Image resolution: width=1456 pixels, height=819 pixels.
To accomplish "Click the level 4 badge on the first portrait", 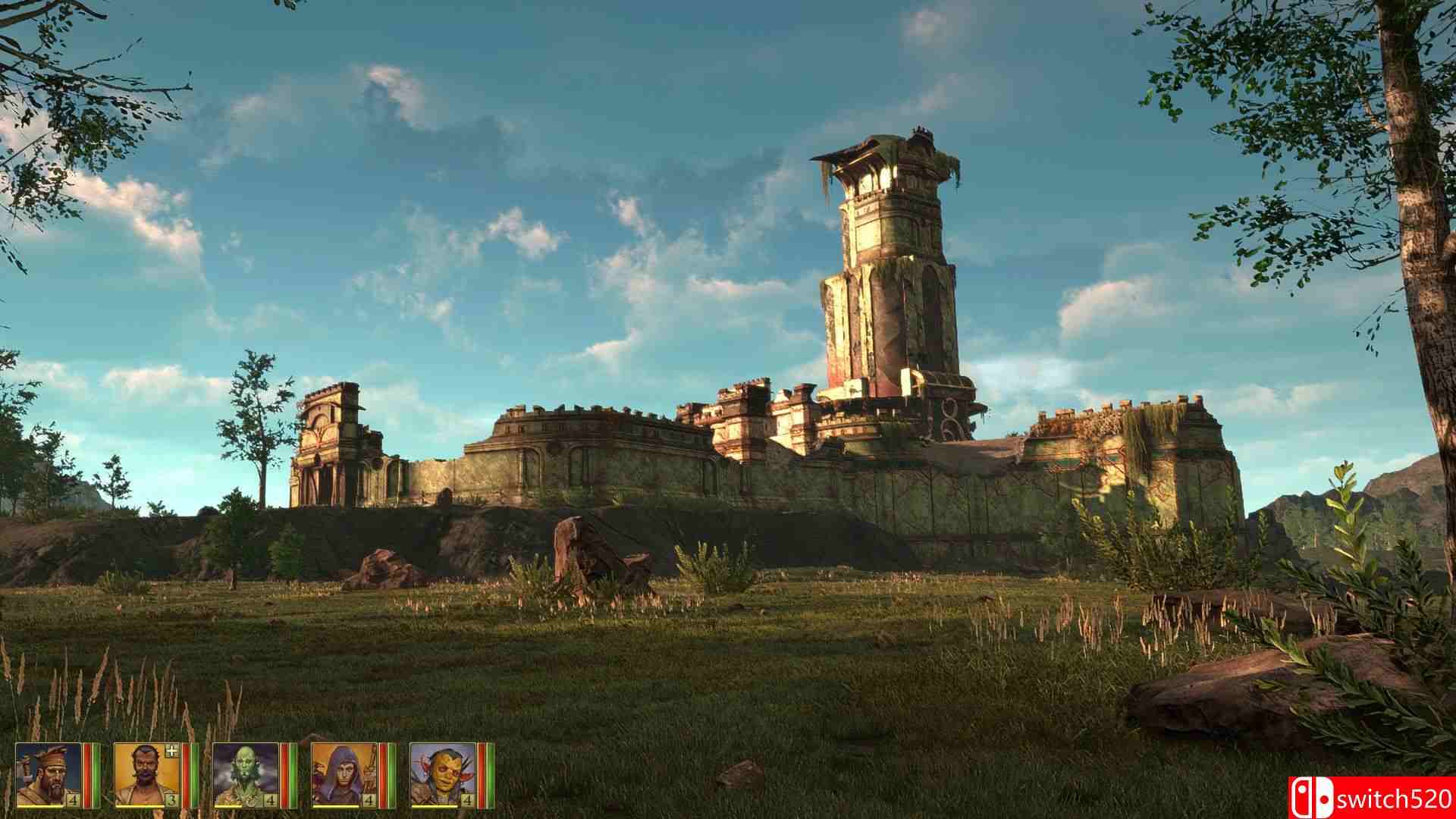I will pyautogui.click(x=71, y=799).
